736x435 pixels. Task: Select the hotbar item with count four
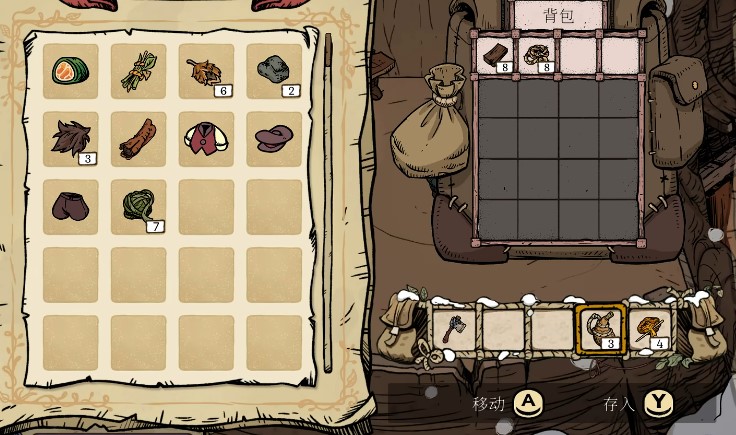coord(650,329)
